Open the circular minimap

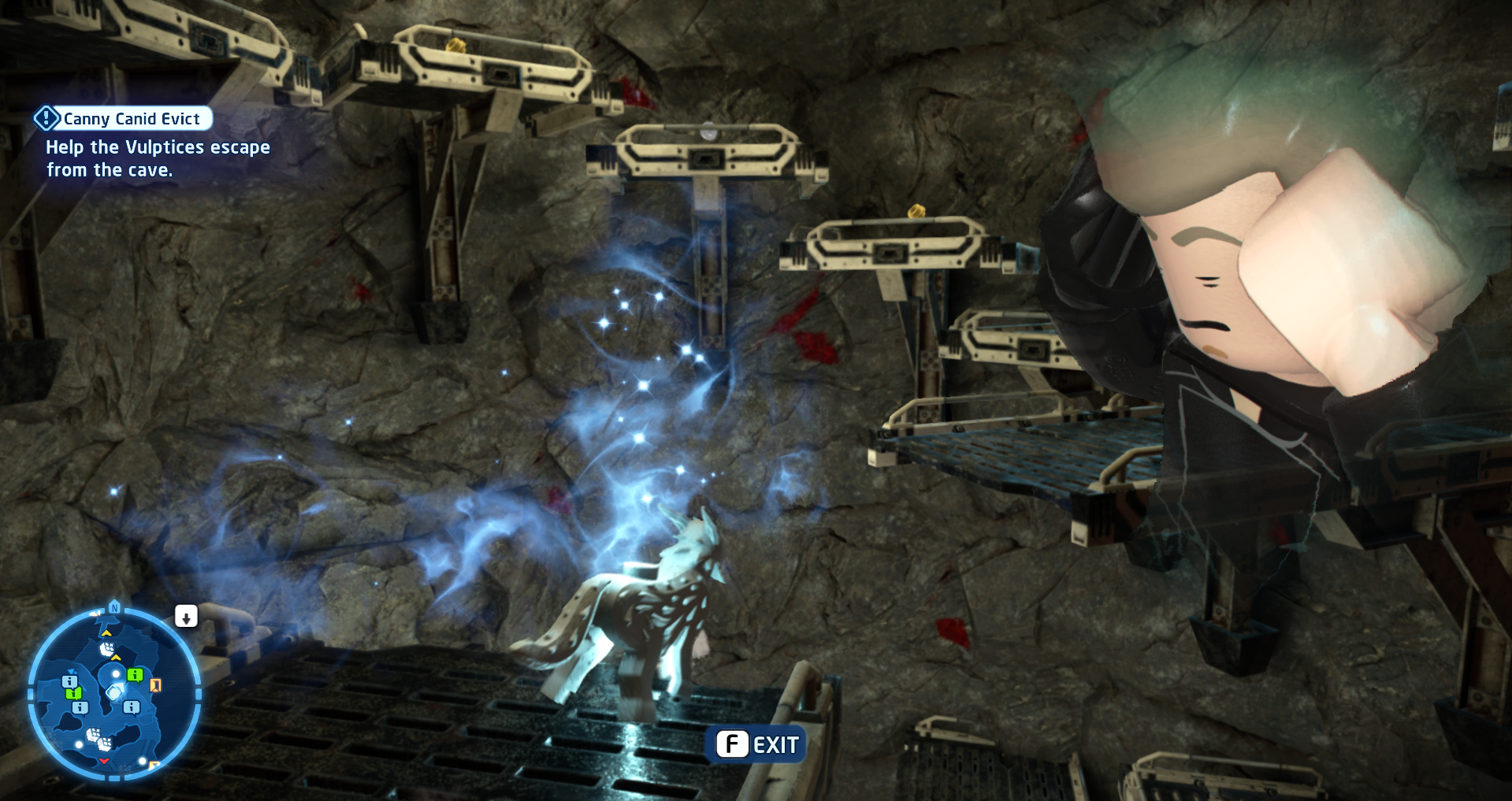coord(114,693)
